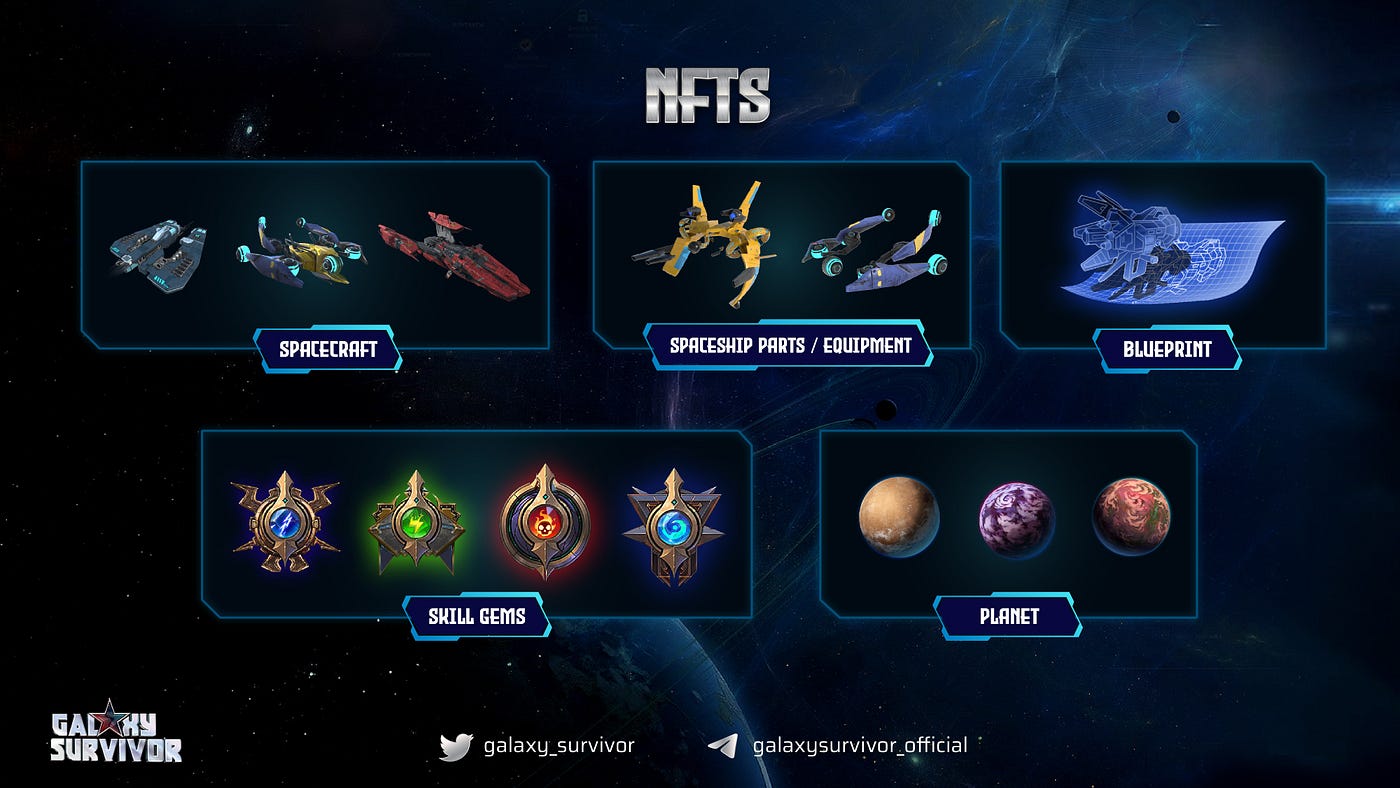Screen dimensions: 1400x788
Task: Choose the tan desert planet
Action: tap(898, 516)
